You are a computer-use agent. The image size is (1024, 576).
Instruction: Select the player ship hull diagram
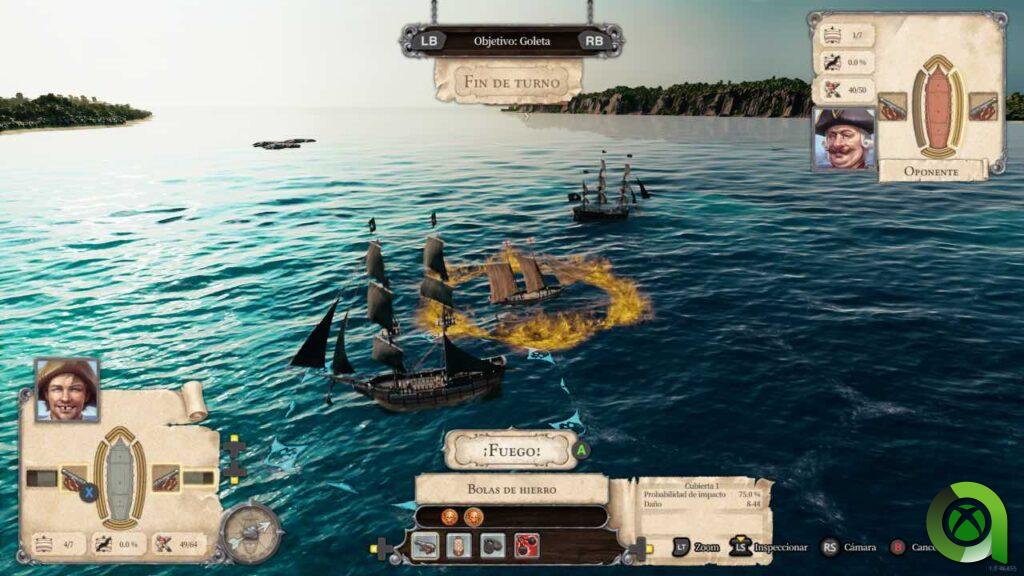click(x=120, y=479)
